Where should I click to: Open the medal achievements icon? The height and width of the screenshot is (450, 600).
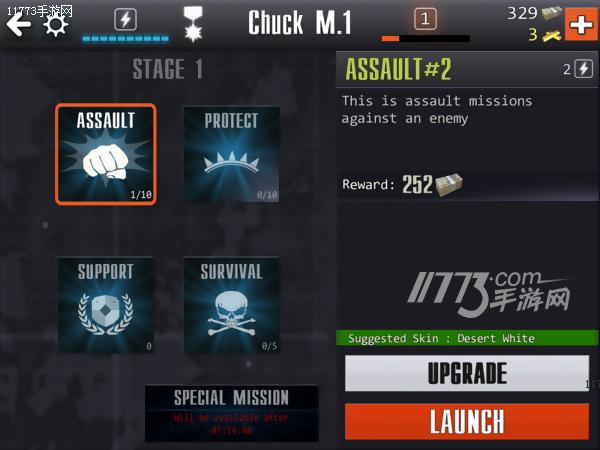pyautogui.click(x=193, y=23)
